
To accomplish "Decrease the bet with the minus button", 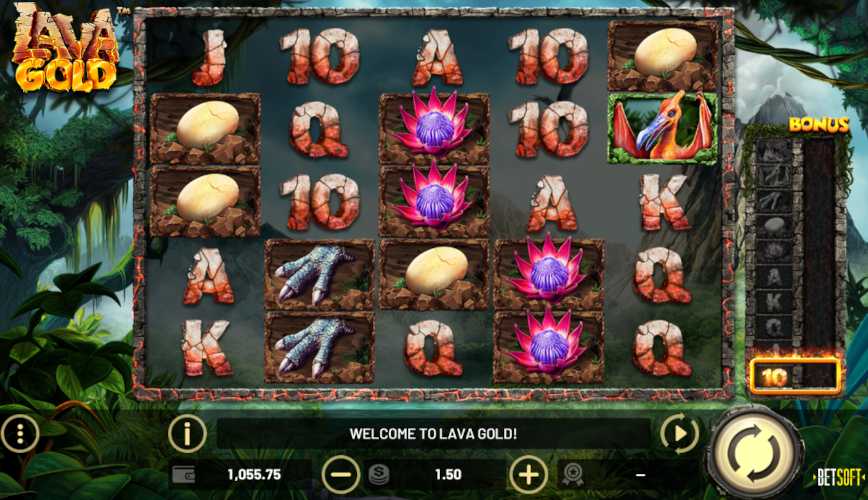I will 341,474.
